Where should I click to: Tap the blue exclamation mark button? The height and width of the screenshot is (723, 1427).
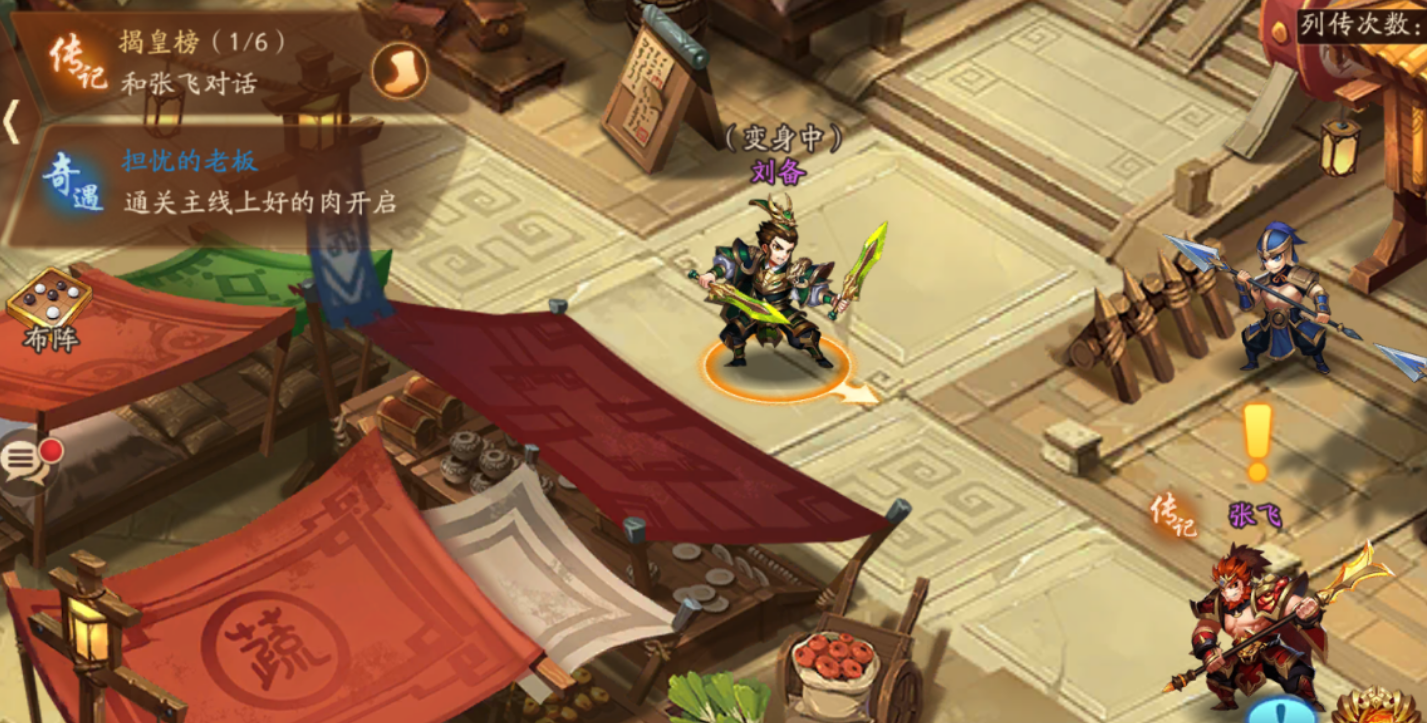(x=1281, y=711)
